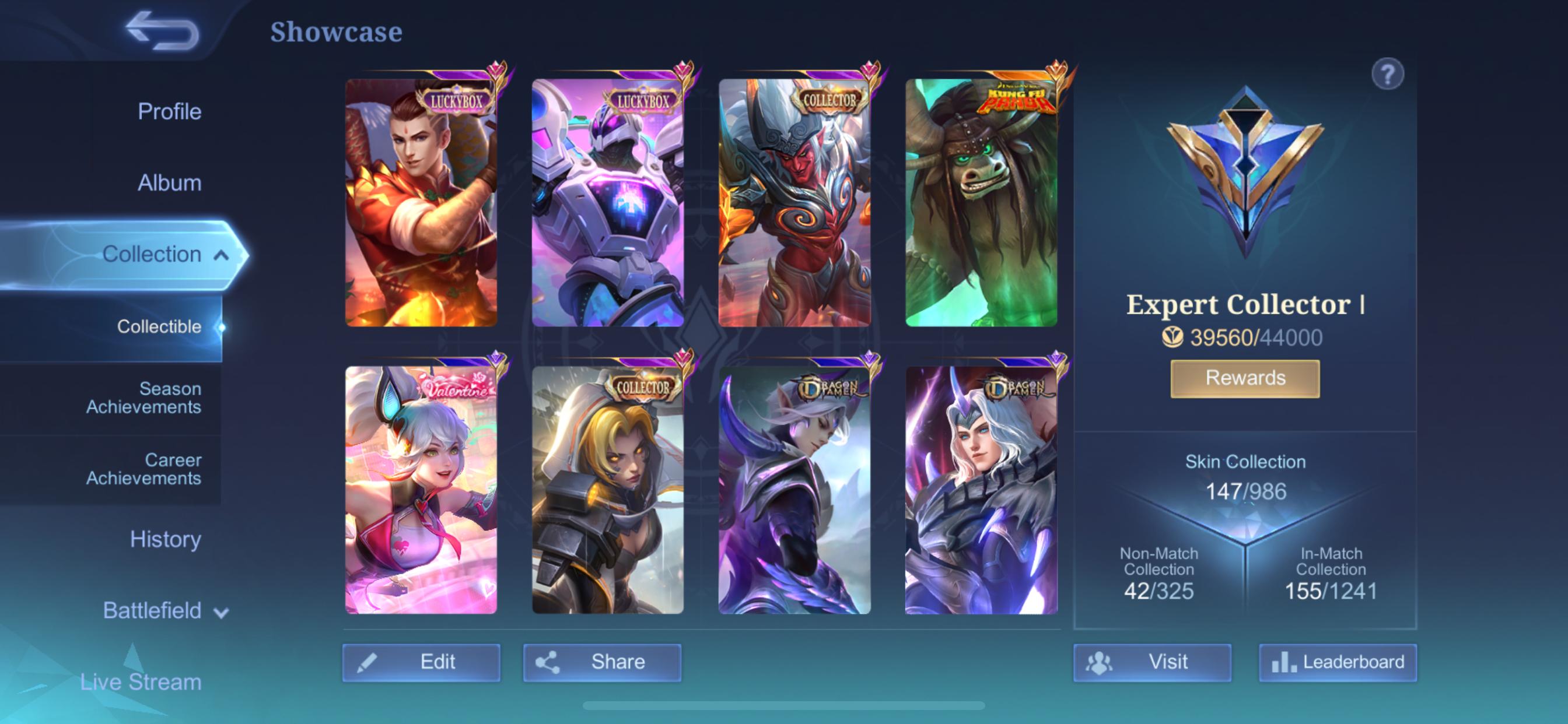Image resolution: width=1568 pixels, height=724 pixels.
Task: Switch to the Profile tab
Action: coord(170,111)
